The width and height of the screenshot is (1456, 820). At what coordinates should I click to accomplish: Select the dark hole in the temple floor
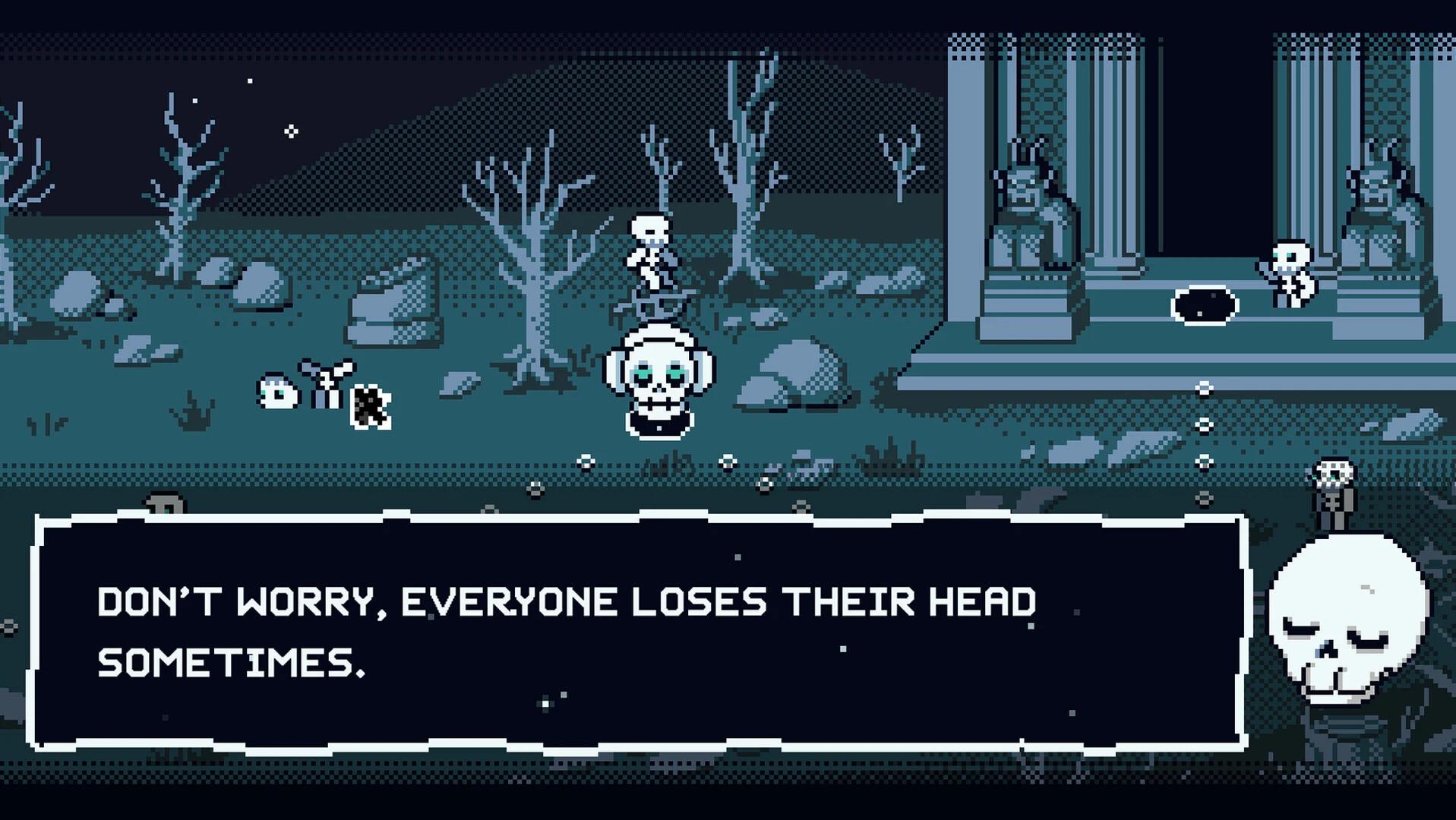coord(1204,305)
